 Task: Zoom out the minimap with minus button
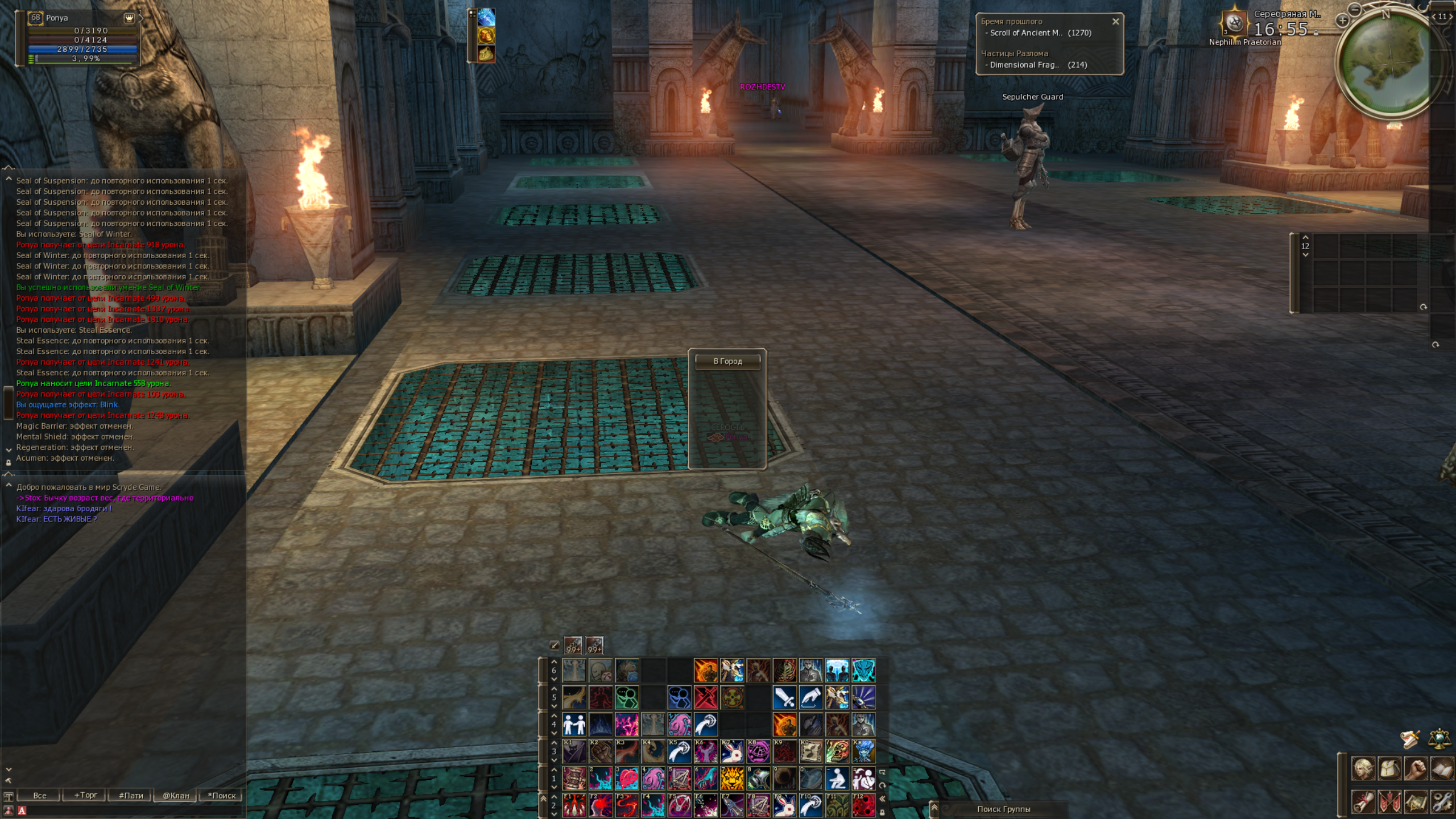(1355, 9)
